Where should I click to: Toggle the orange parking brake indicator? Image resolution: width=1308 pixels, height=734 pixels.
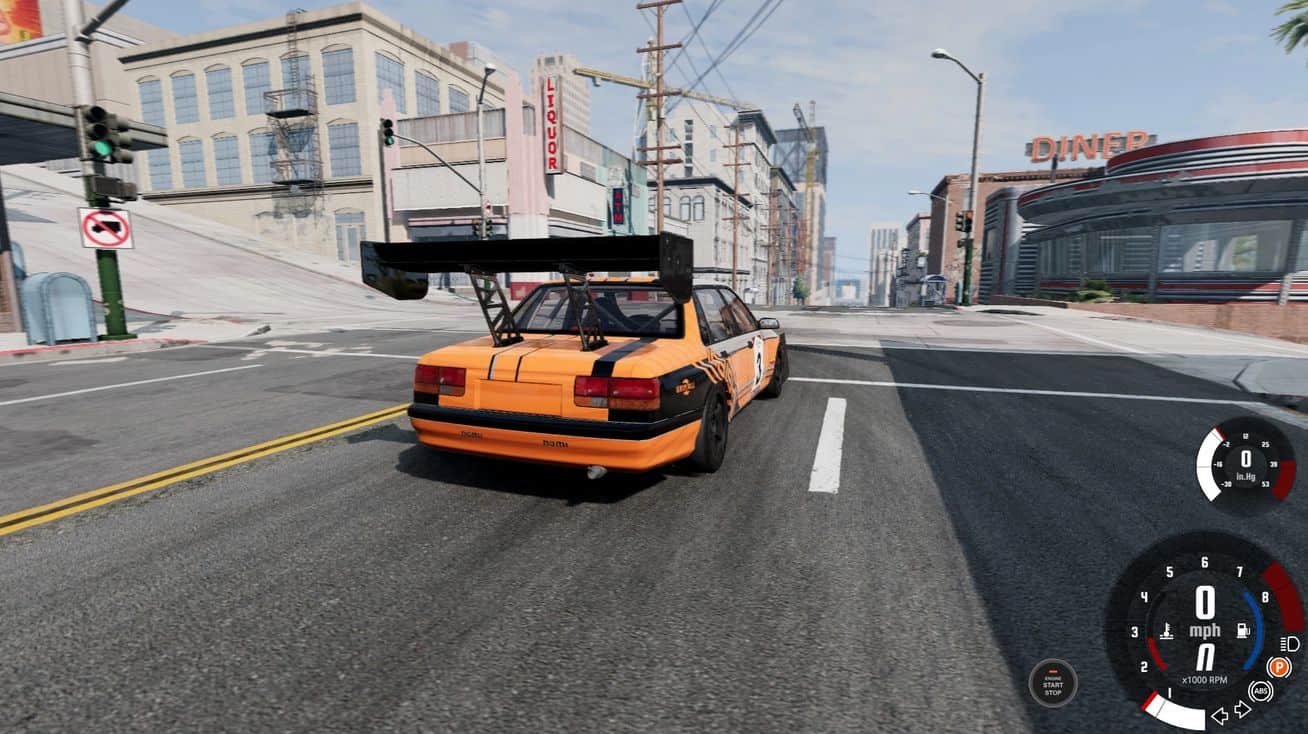[1278, 667]
